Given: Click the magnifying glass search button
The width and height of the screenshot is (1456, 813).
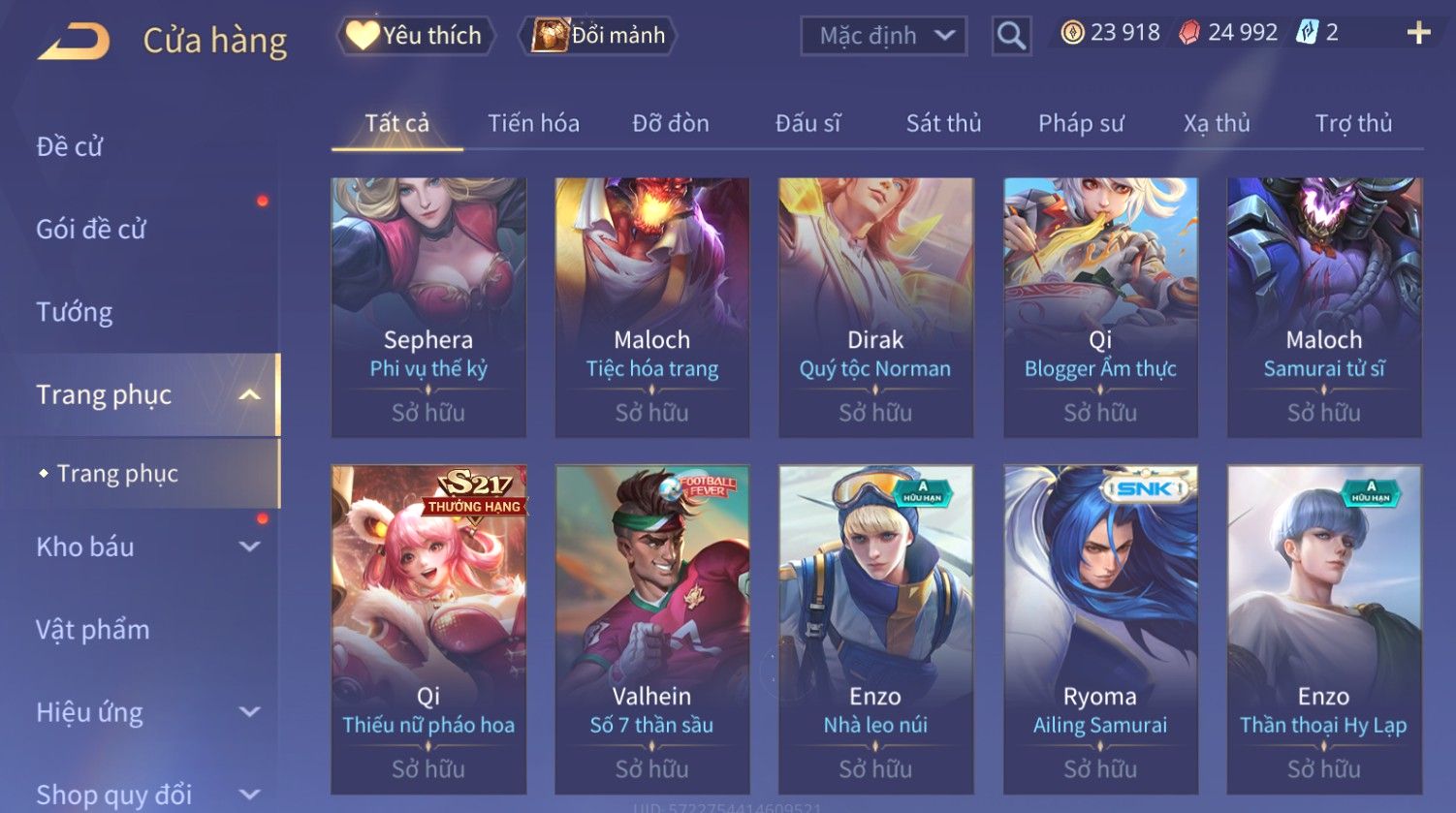Looking at the screenshot, I should tap(1011, 36).
